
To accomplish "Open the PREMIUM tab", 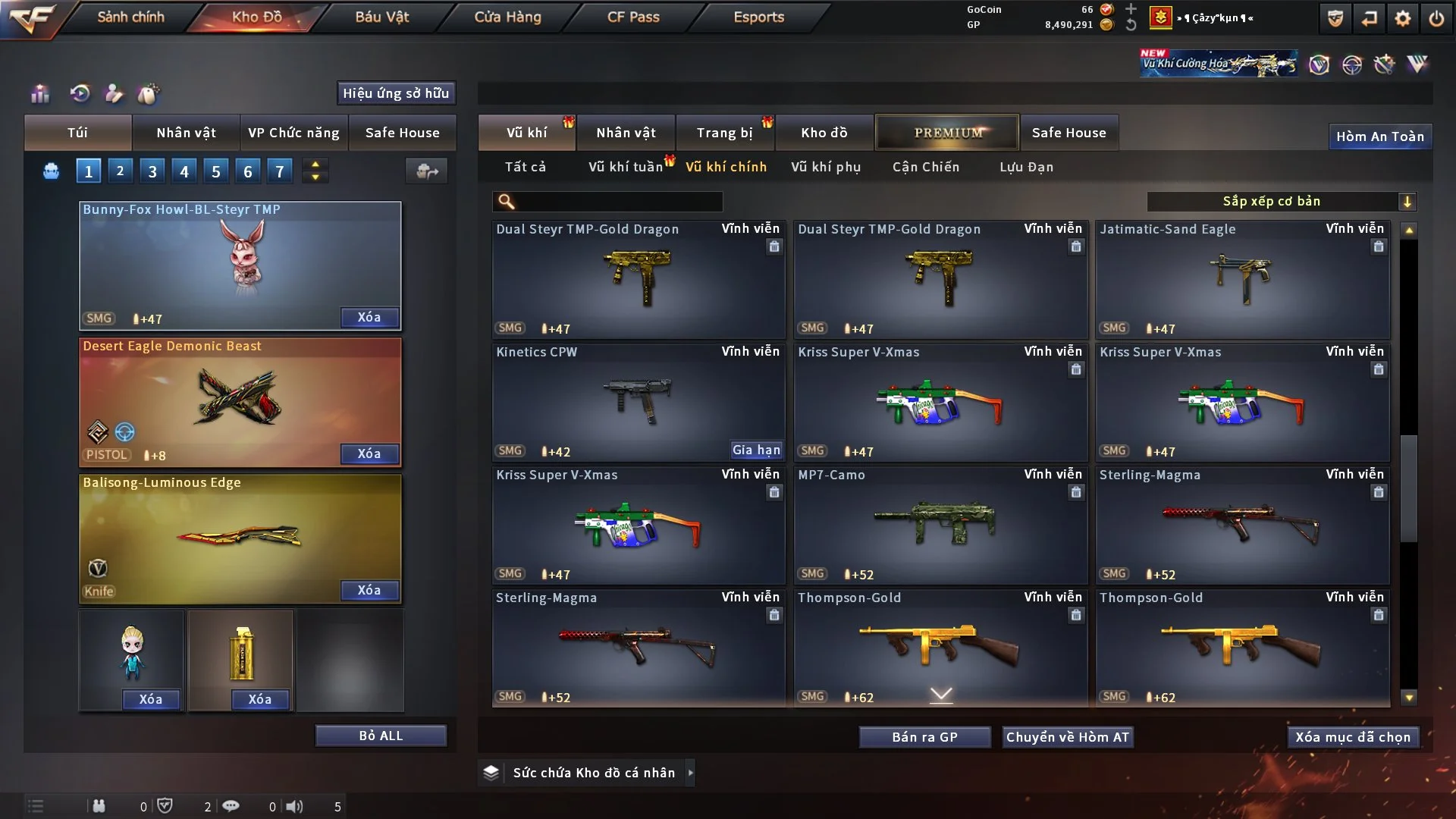I will (x=947, y=133).
